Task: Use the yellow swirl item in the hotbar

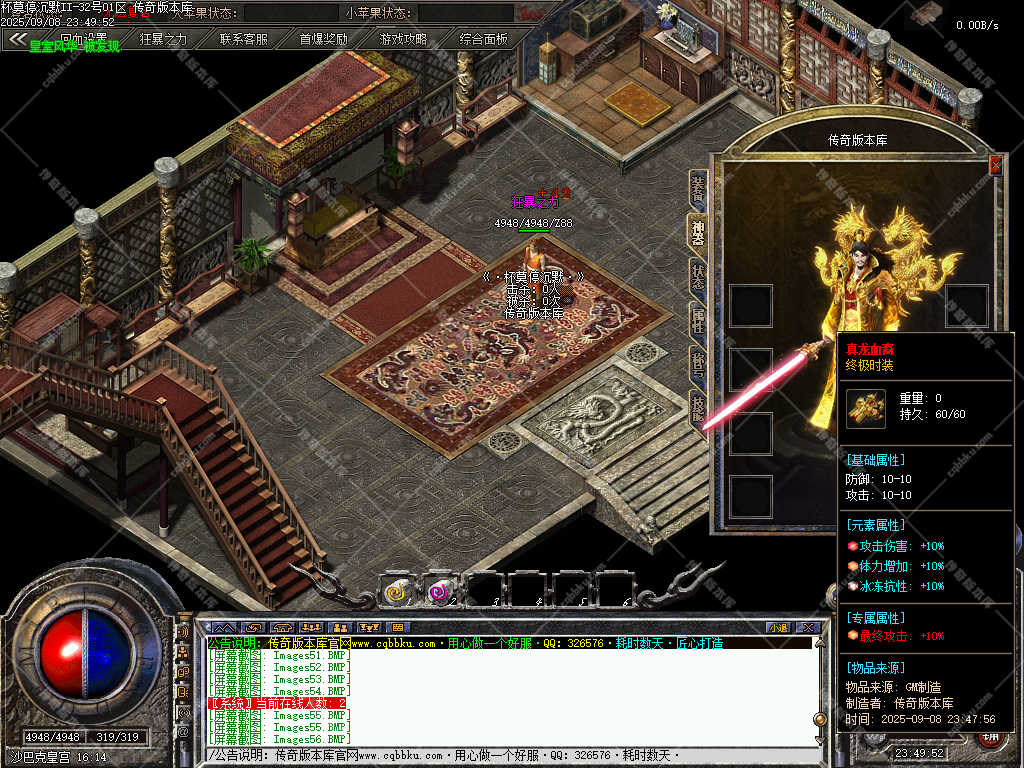Action: 396,592
